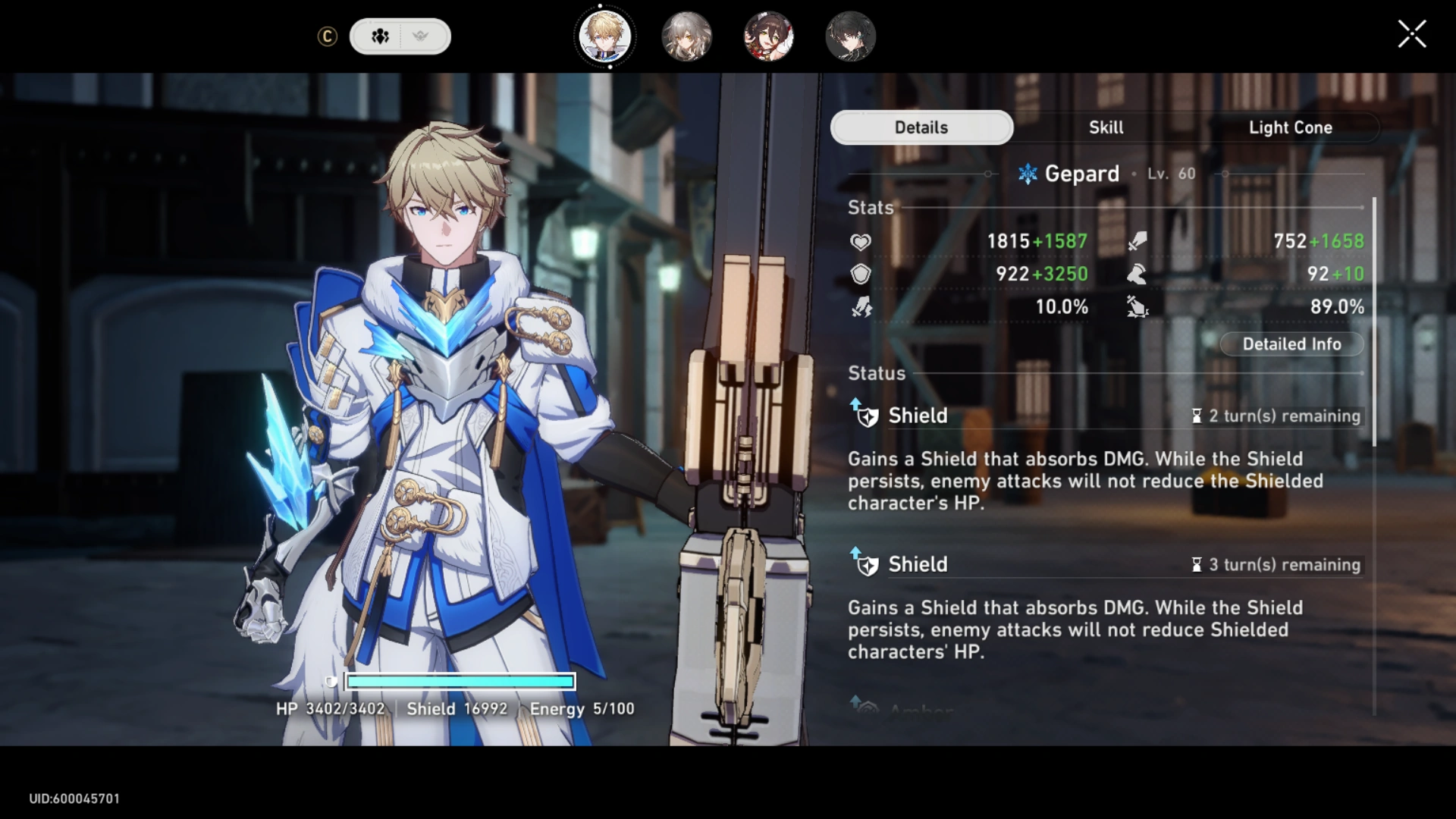Click the HP heart stat icon
Image resolution: width=1456 pixels, height=819 pixels.
pos(860,241)
